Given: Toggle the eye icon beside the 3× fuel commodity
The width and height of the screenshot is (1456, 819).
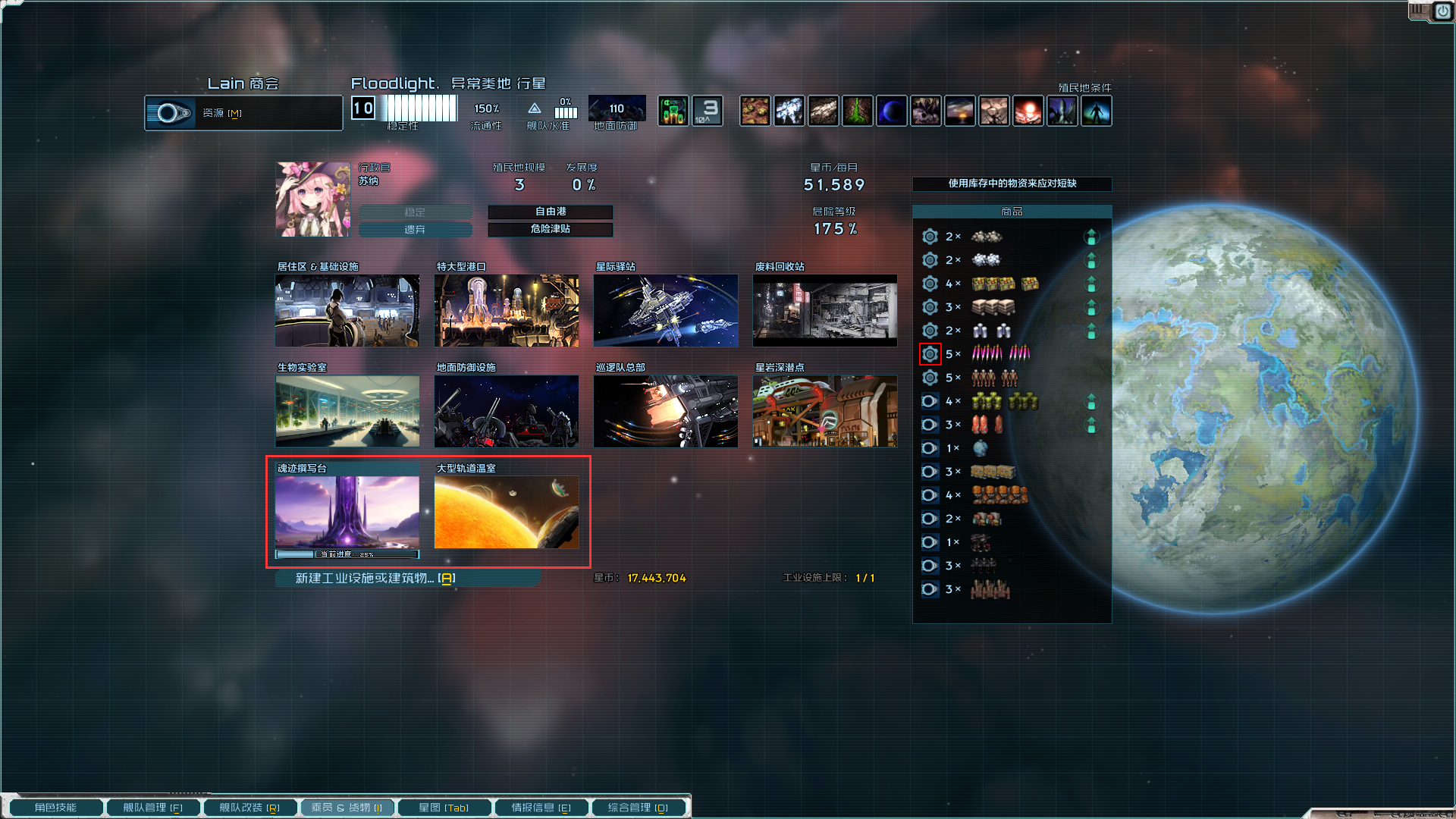Looking at the screenshot, I should tap(930, 425).
